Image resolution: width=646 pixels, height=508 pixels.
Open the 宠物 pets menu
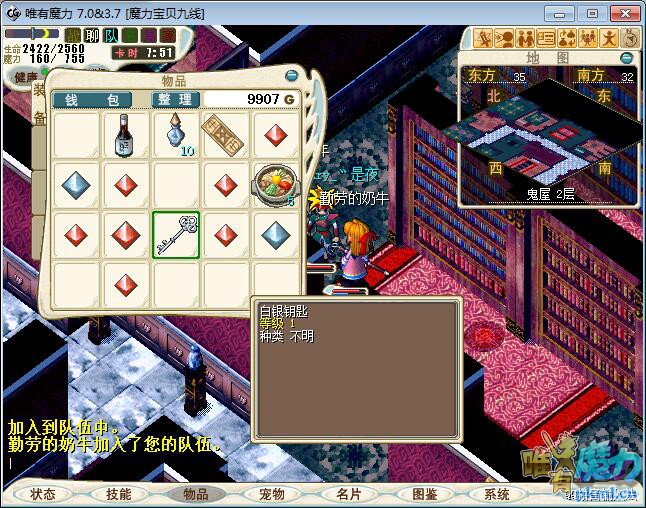click(272, 494)
